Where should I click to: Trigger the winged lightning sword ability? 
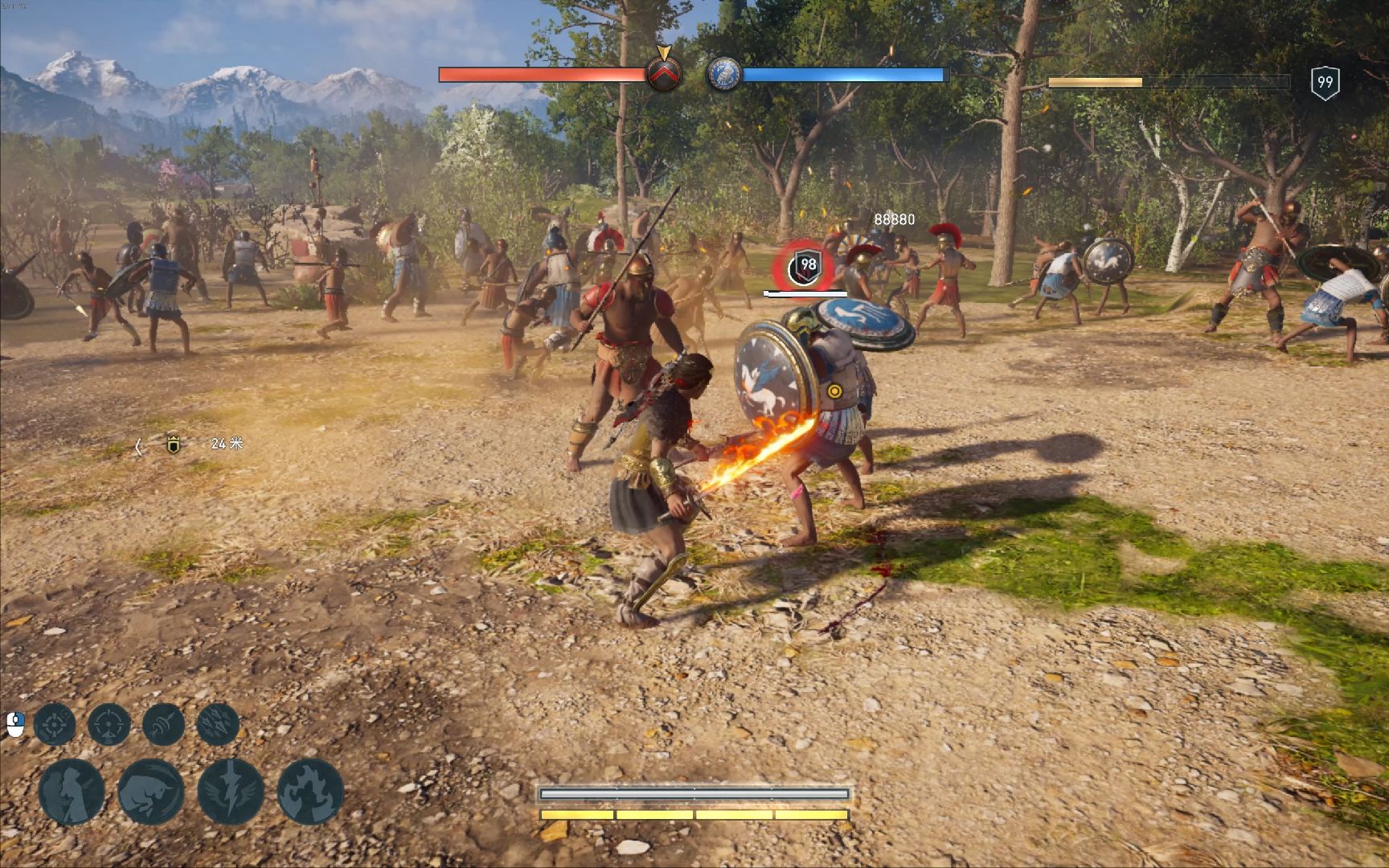(231, 792)
